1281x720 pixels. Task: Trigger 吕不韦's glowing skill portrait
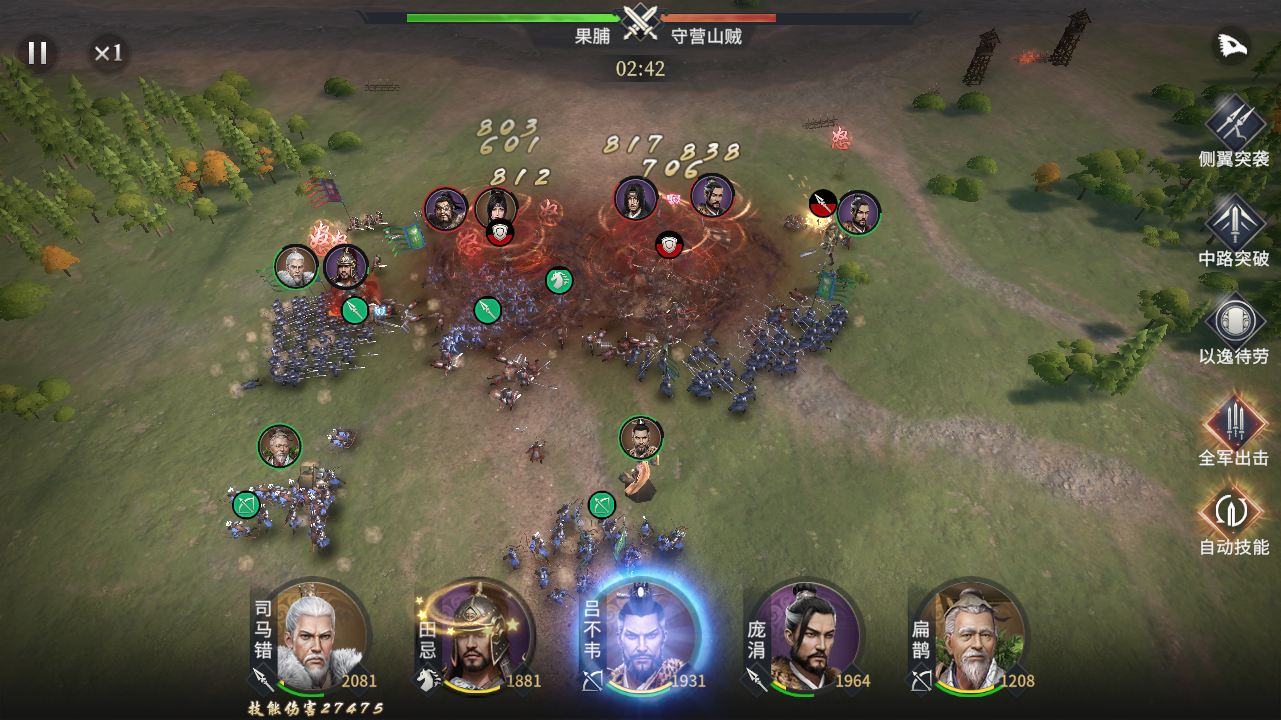point(648,635)
